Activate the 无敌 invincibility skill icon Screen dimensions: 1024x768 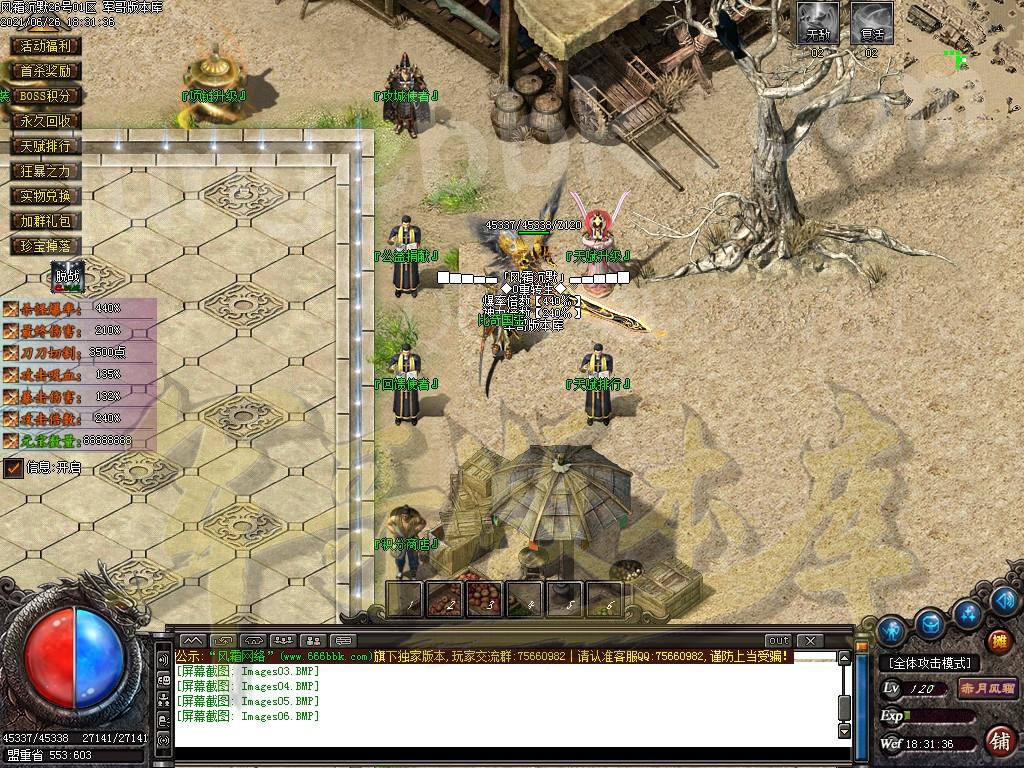tap(818, 23)
